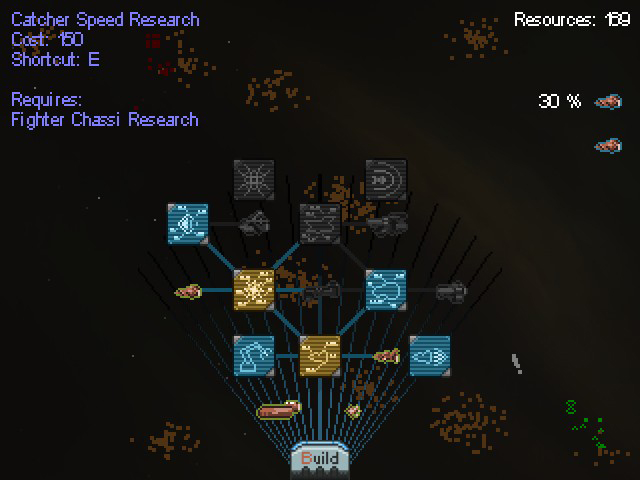
Task: Select the ship icon beside the 30 % readout
Action: (607, 101)
